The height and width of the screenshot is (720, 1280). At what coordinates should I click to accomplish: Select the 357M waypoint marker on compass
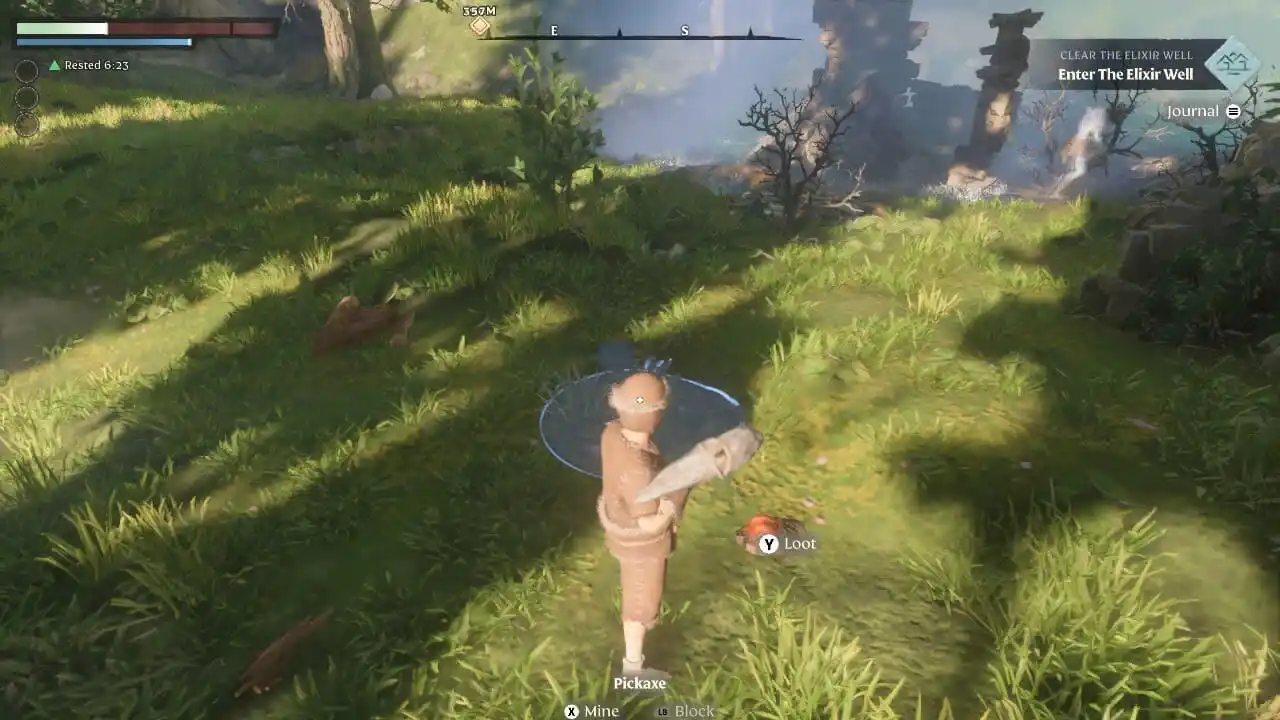pyautogui.click(x=480, y=25)
